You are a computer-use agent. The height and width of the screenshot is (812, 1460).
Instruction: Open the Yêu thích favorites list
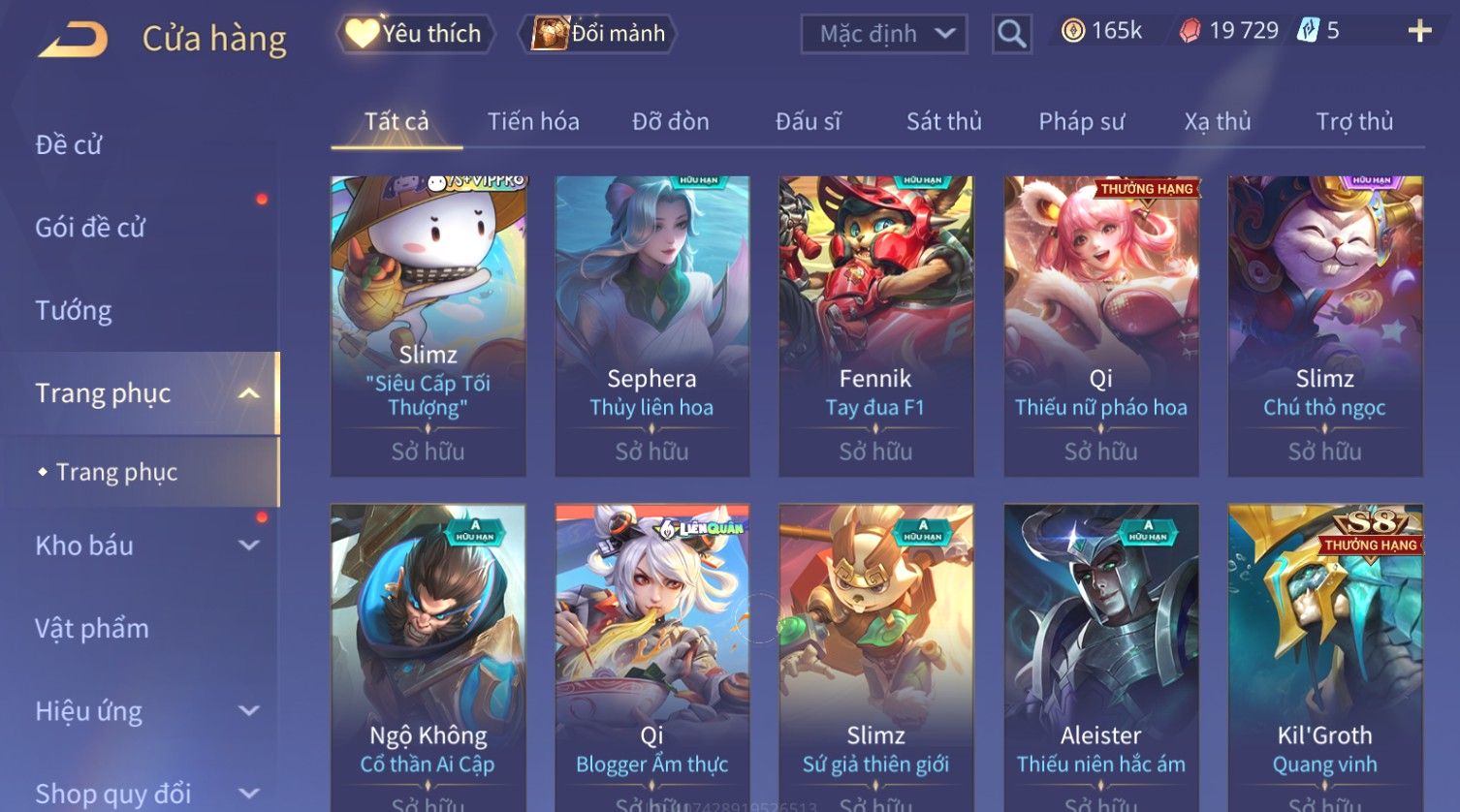coord(415,34)
